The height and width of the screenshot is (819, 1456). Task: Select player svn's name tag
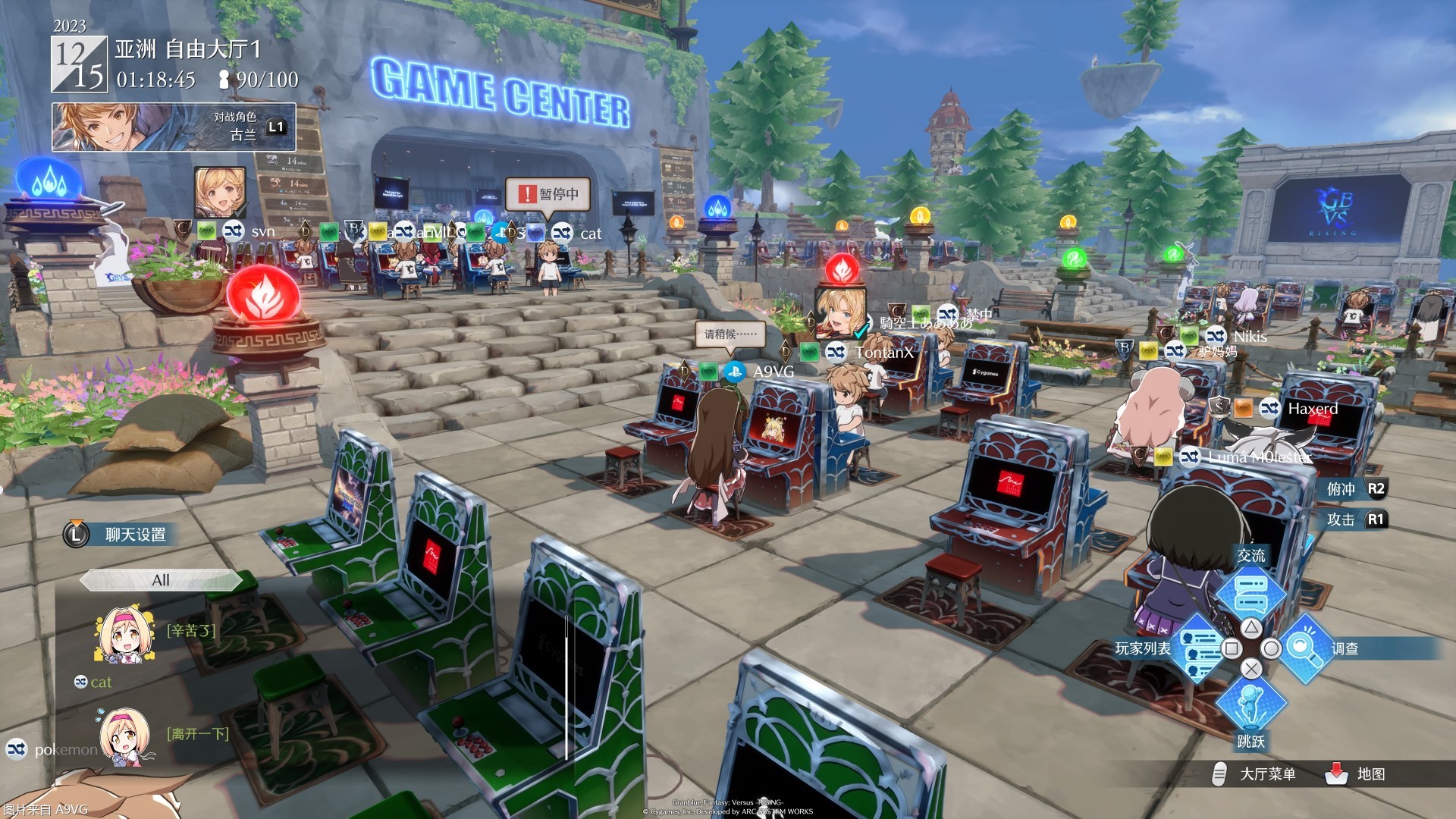(x=262, y=231)
